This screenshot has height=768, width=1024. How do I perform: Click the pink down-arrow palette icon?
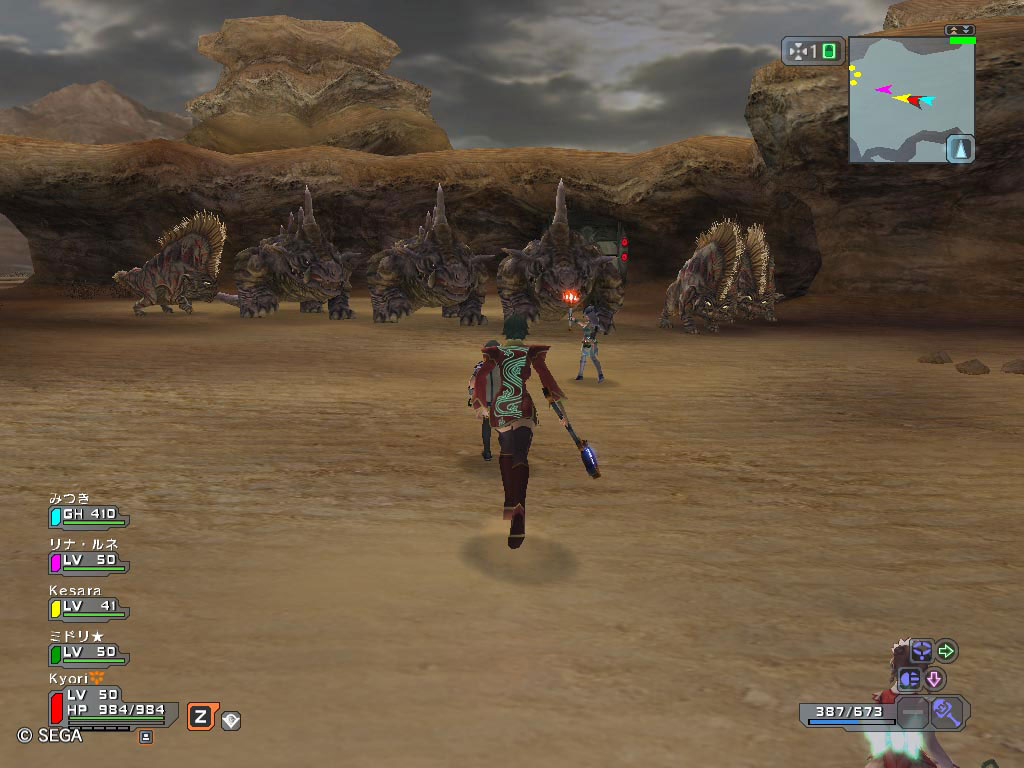point(934,679)
